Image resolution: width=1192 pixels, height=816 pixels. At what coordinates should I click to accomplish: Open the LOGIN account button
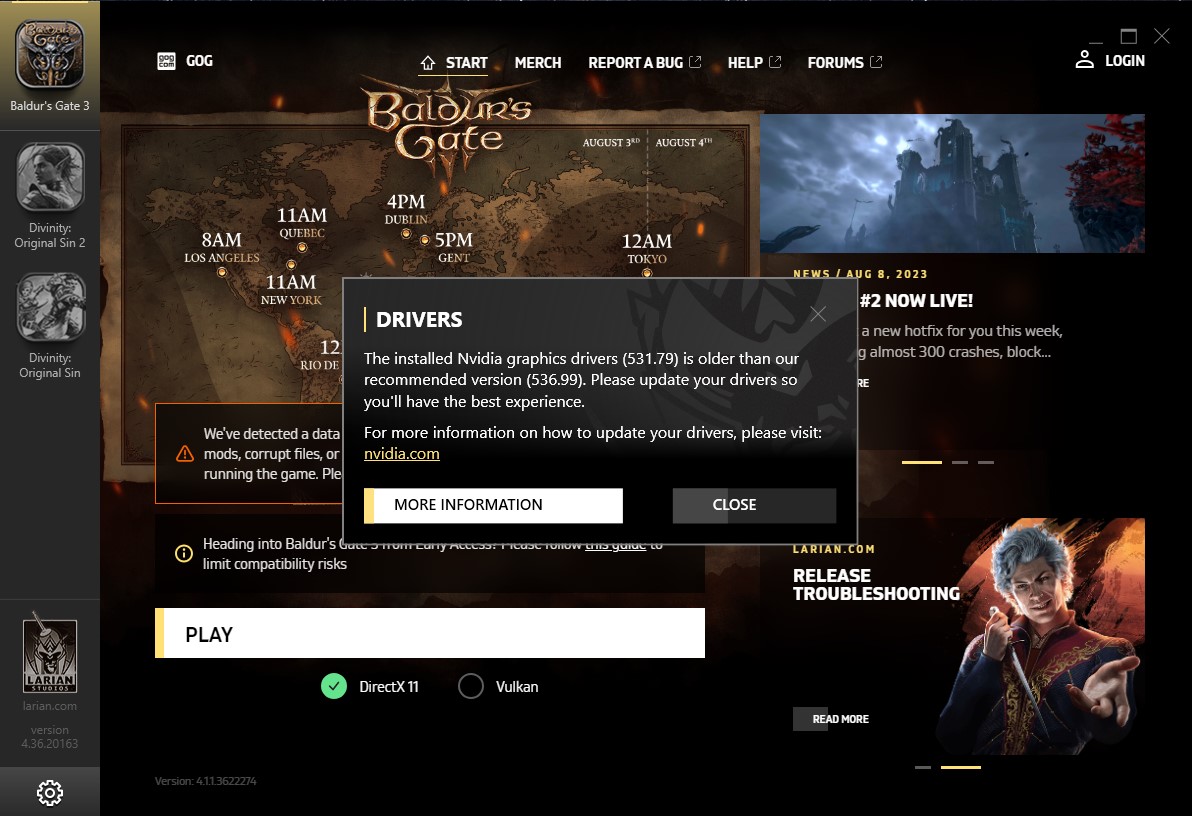coord(1110,60)
